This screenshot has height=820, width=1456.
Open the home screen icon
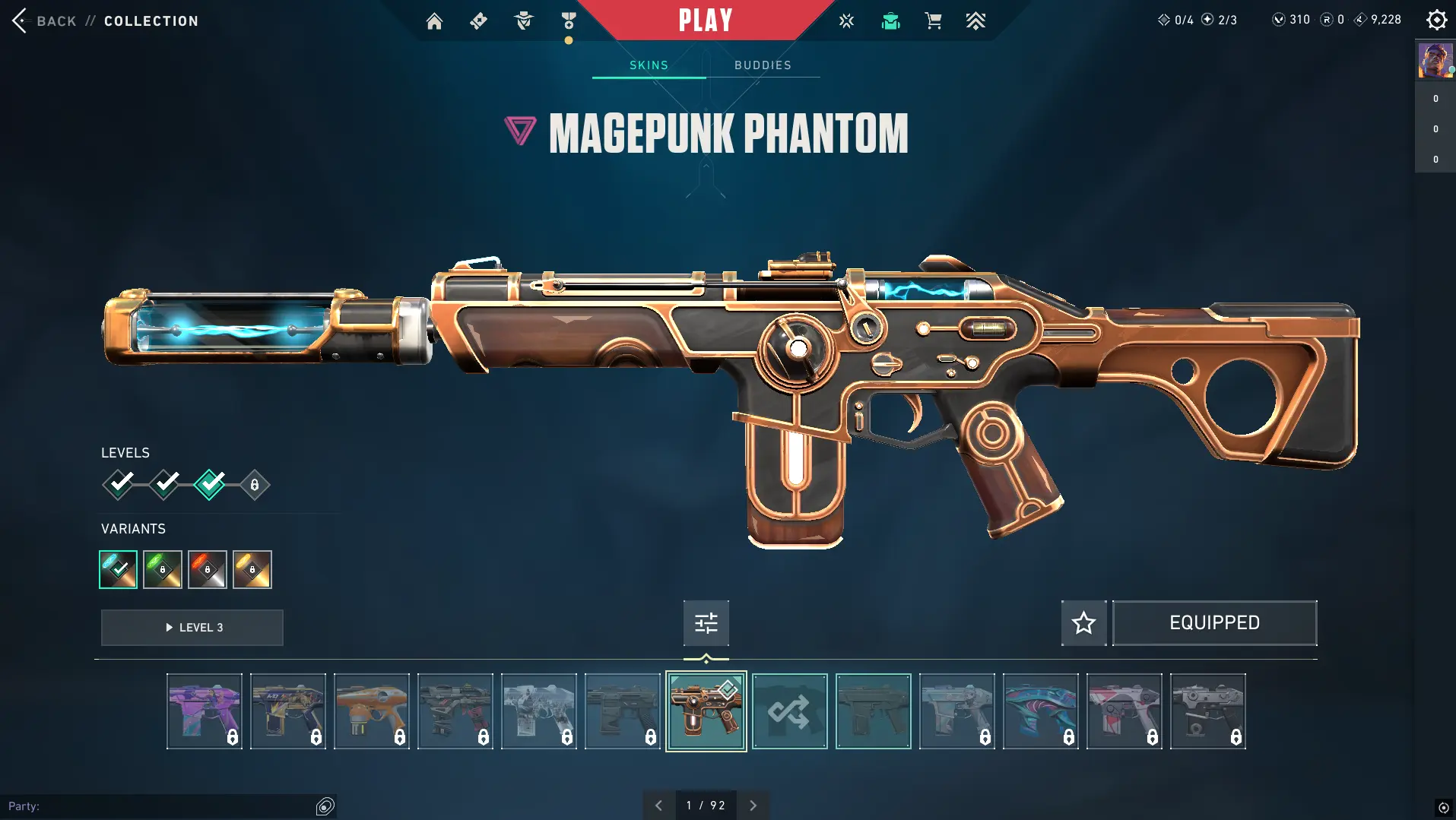(x=434, y=21)
